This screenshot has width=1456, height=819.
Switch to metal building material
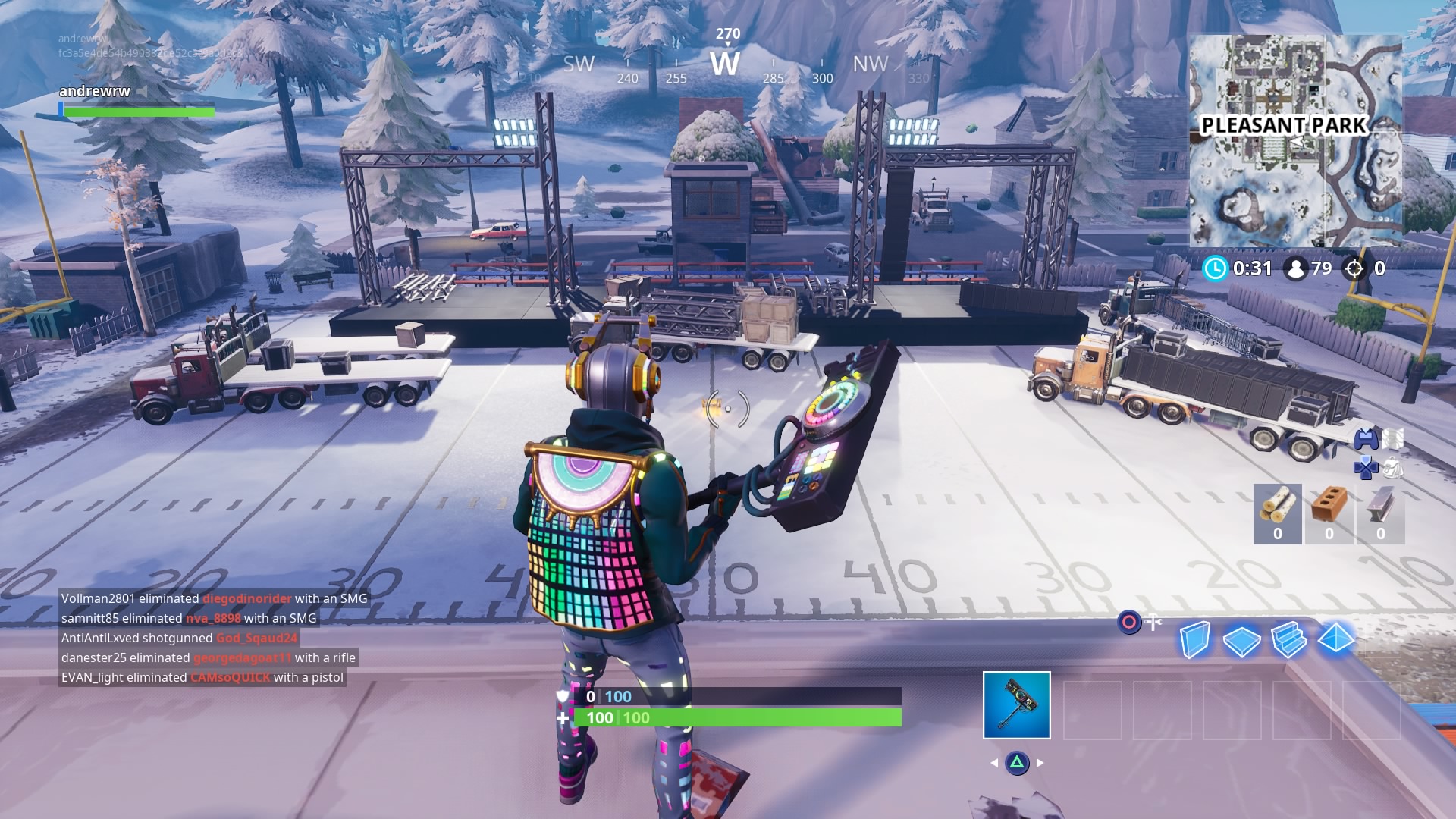click(1380, 513)
